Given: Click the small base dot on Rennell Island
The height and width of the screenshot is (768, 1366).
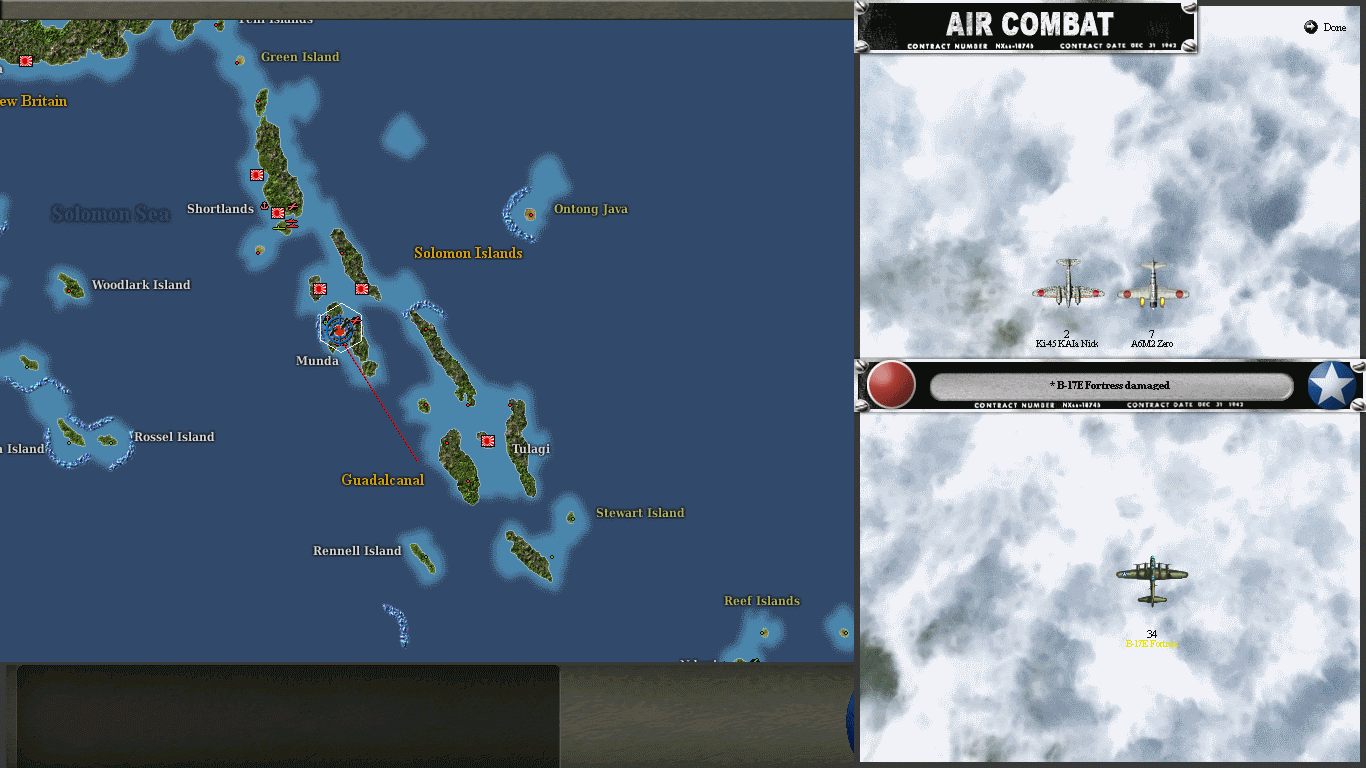Looking at the screenshot, I should (x=426, y=557).
